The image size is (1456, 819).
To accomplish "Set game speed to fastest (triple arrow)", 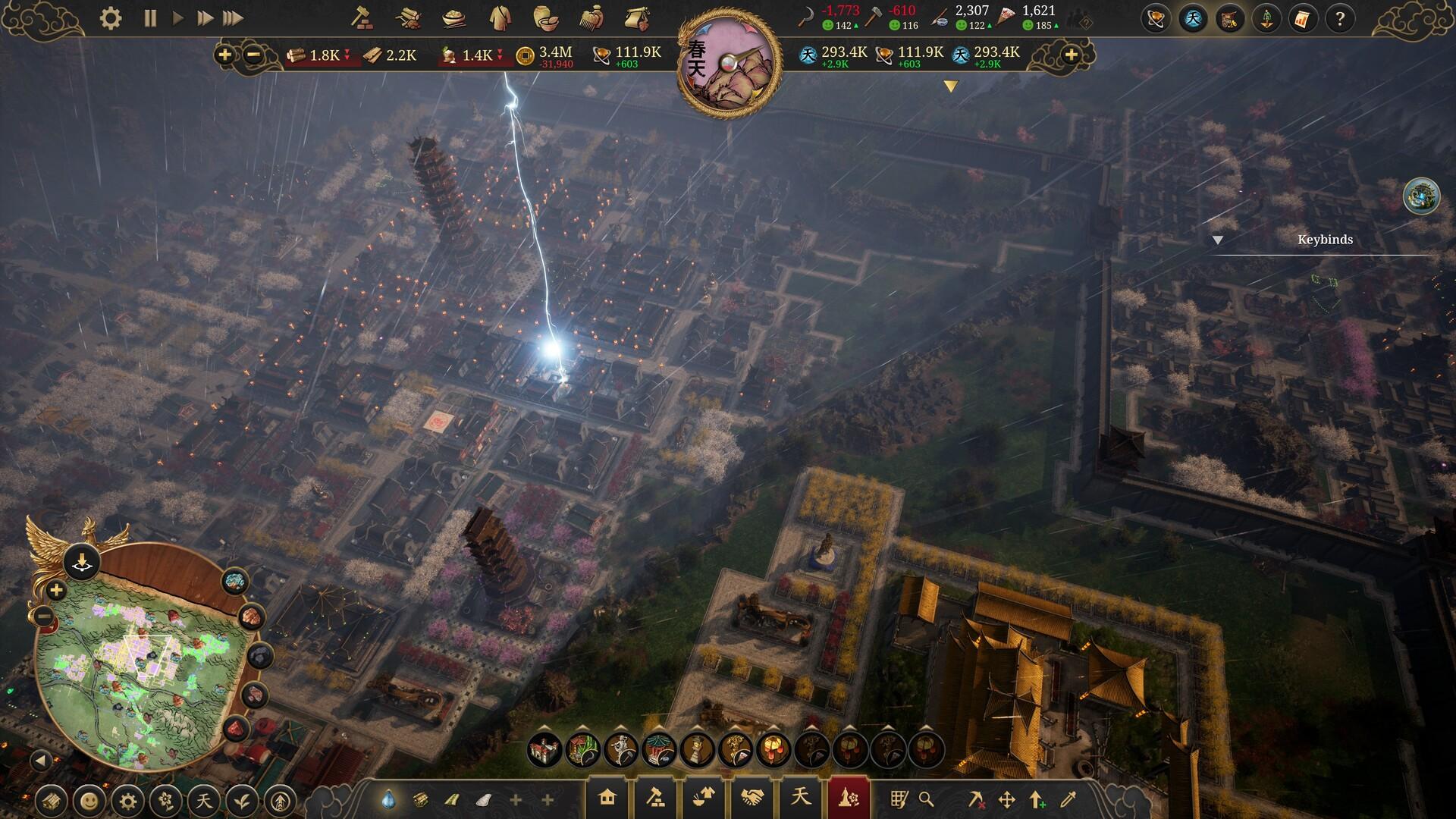I will tap(234, 18).
